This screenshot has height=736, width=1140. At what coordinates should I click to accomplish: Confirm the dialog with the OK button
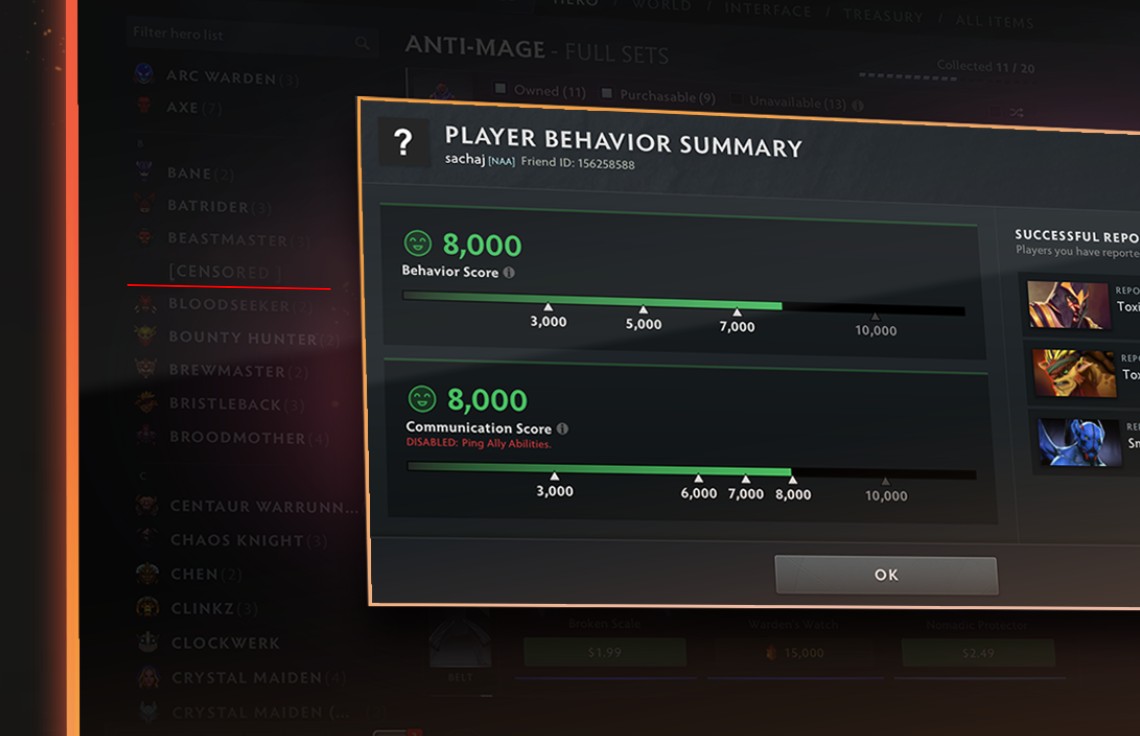(x=885, y=575)
